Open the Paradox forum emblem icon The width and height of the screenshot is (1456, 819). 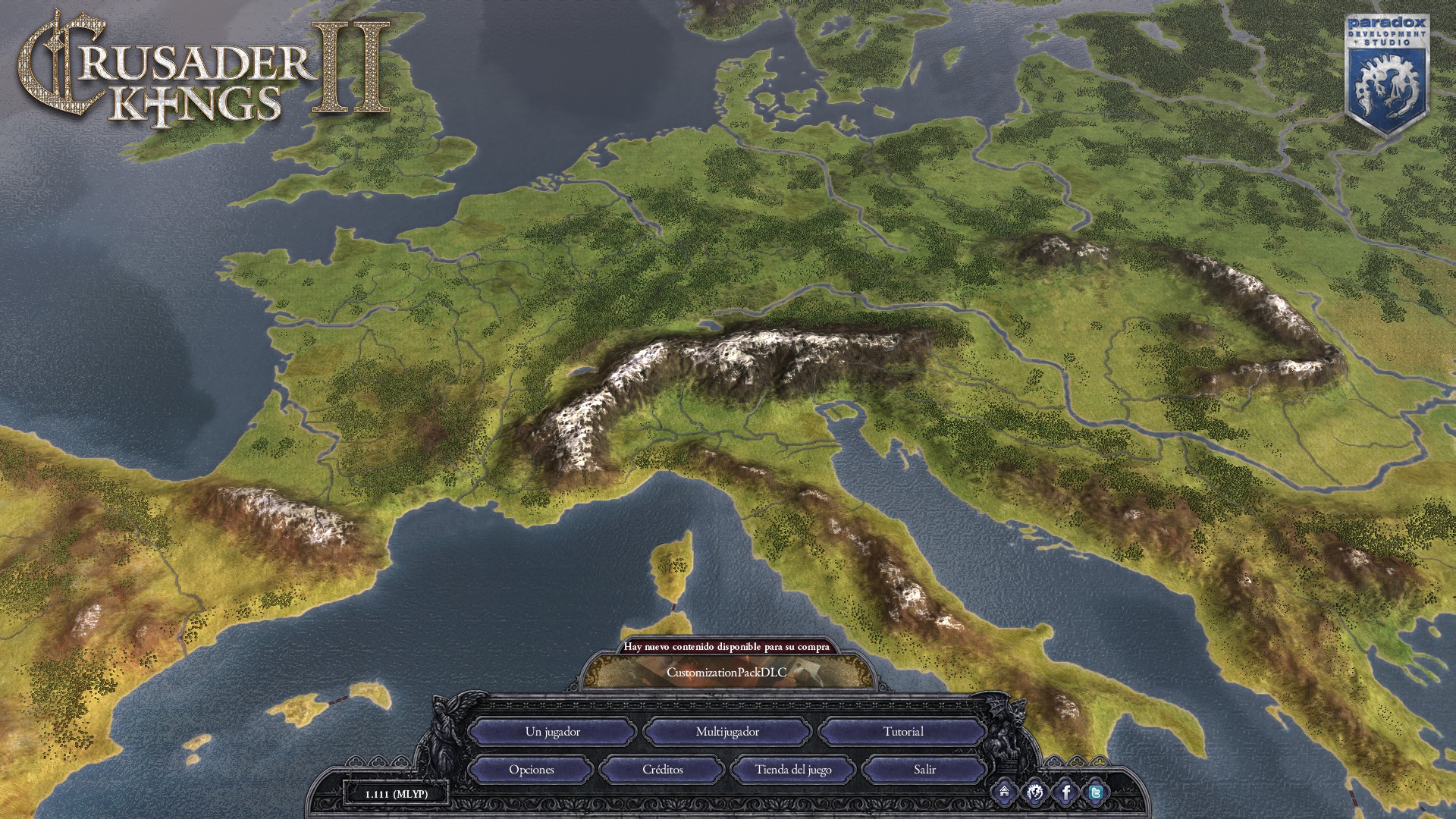coord(1034,792)
